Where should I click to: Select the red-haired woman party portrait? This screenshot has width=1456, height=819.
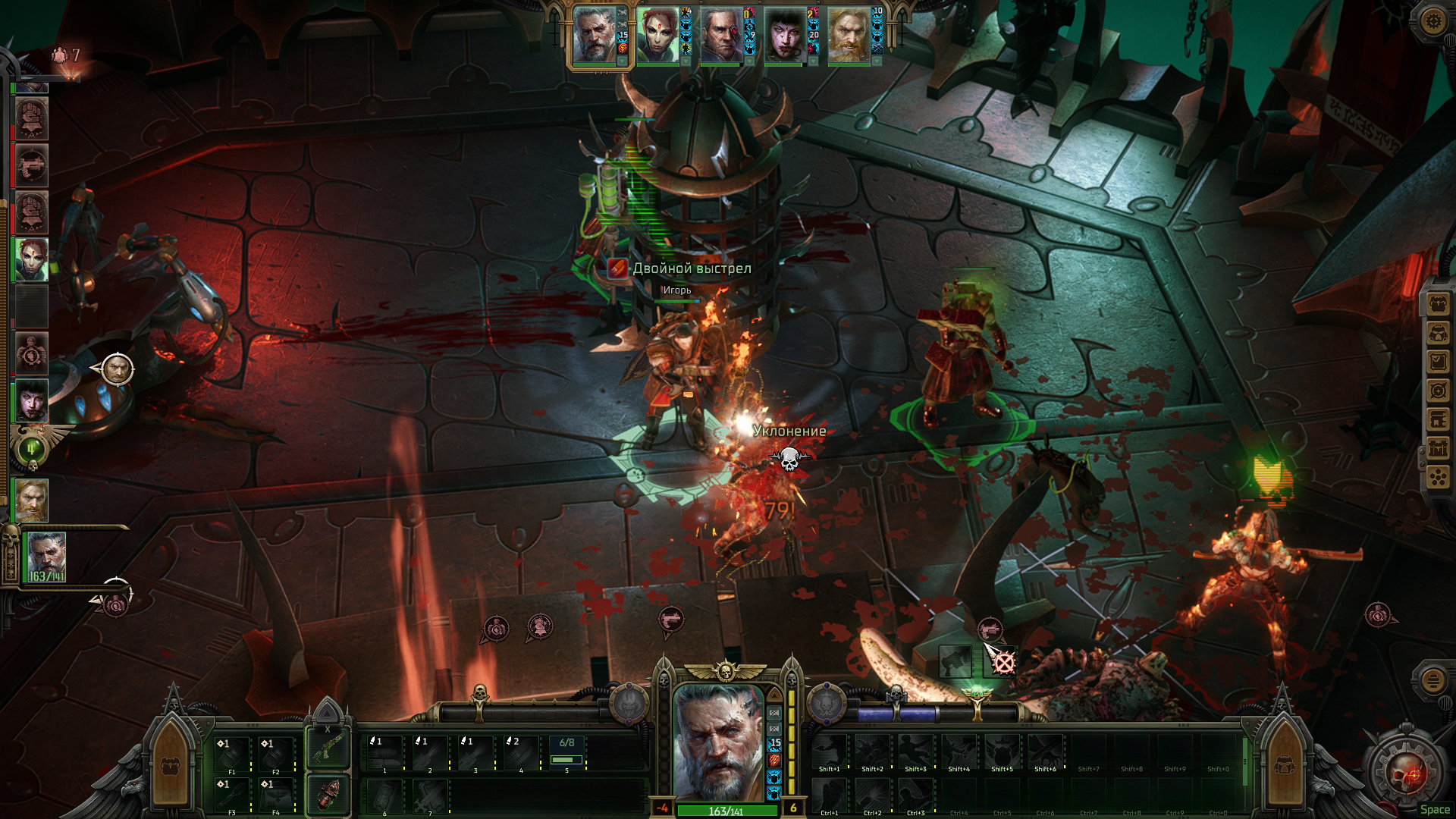pyautogui.click(x=657, y=36)
